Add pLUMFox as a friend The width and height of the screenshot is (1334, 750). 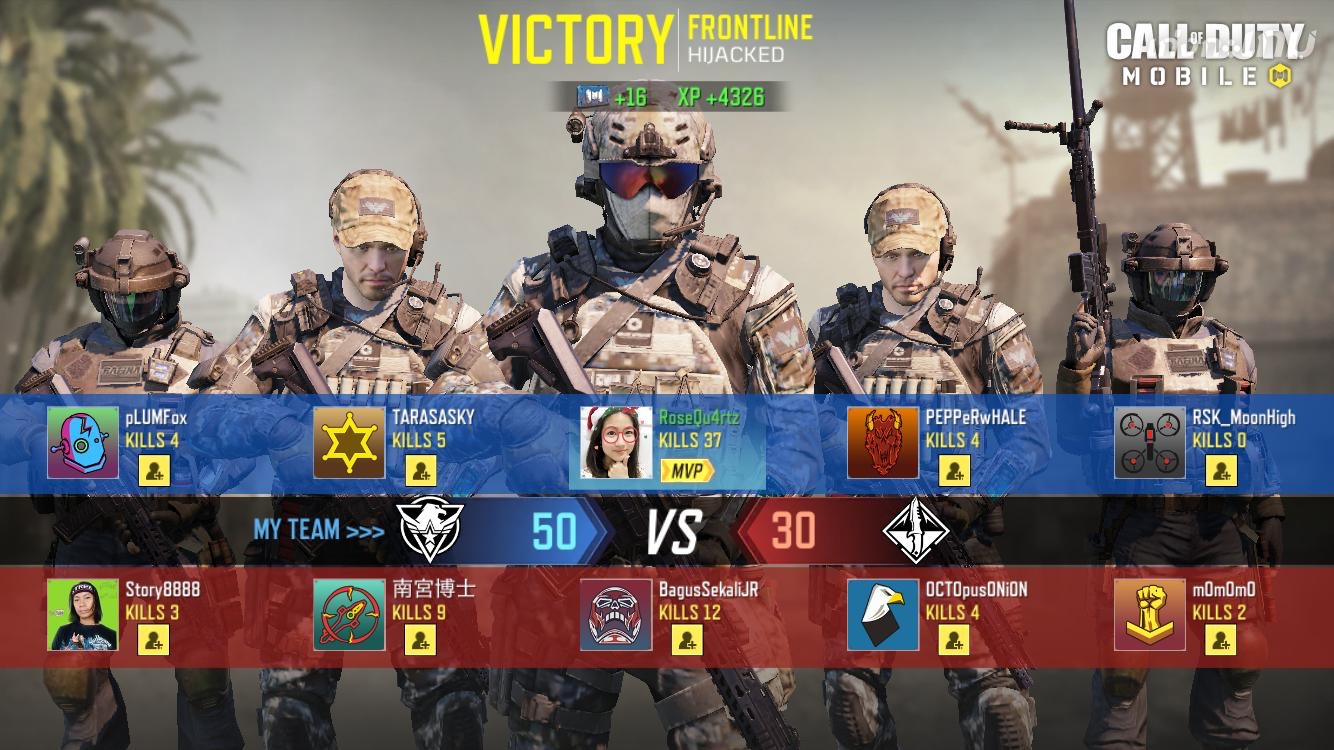153,469
